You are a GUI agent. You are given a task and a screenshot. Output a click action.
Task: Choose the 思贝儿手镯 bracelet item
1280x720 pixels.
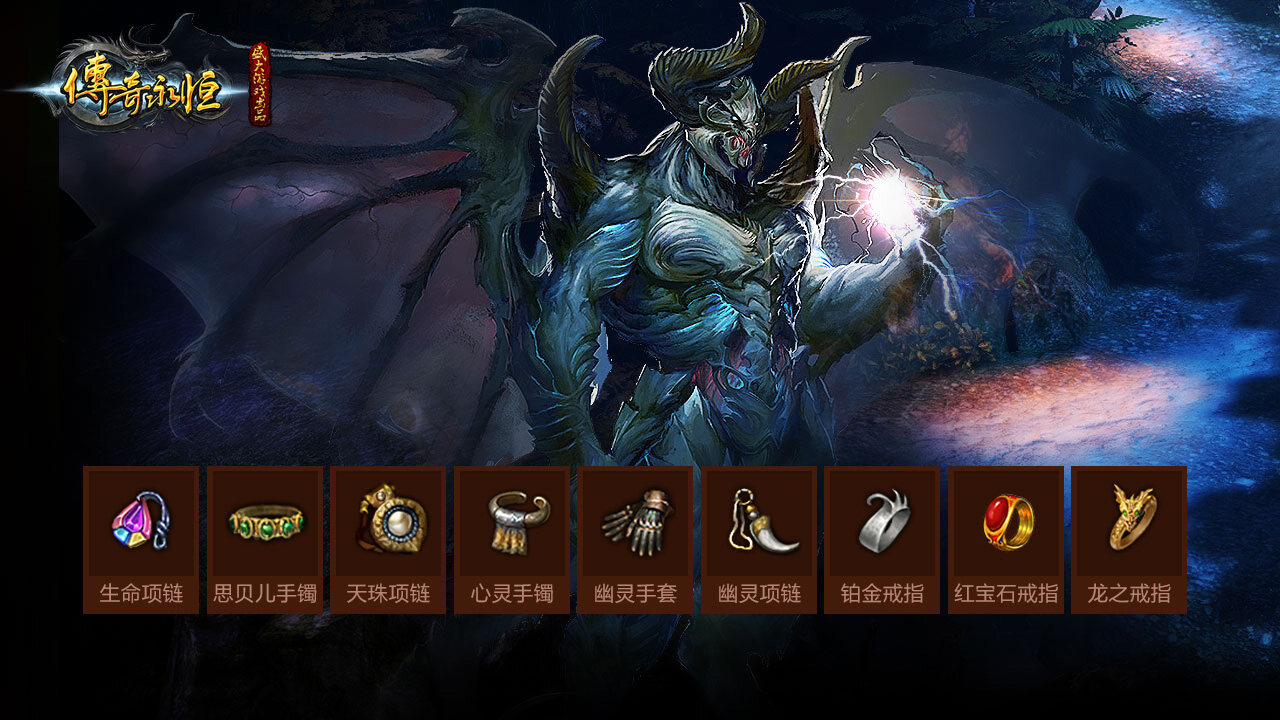[x=265, y=539]
